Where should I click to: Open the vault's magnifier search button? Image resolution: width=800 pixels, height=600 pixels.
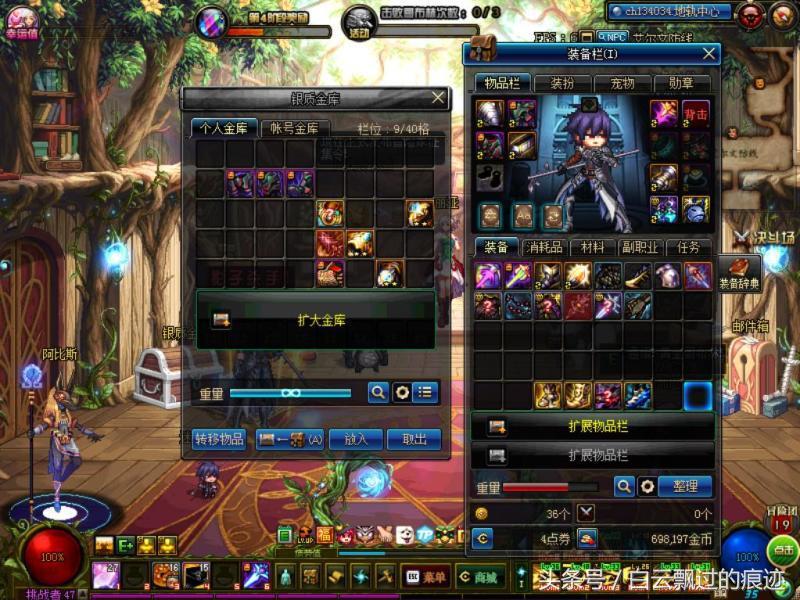click(x=378, y=393)
